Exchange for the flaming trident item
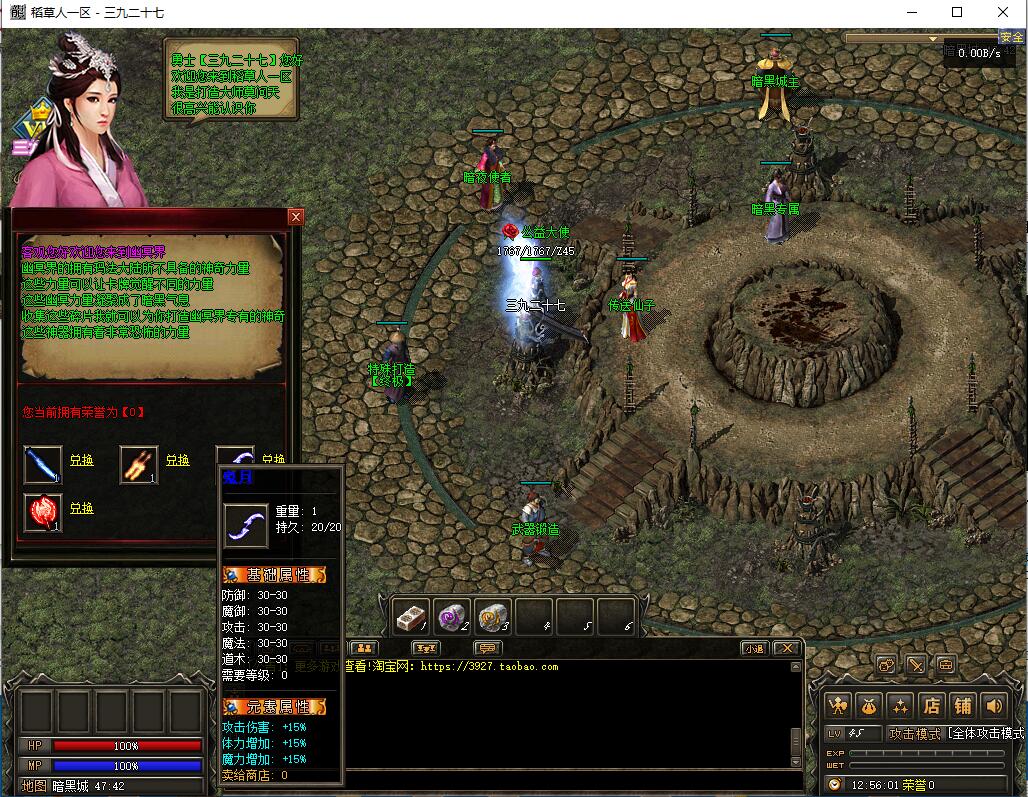Image resolution: width=1028 pixels, height=797 pixels. pyautogui.click(x=177, y=460)
